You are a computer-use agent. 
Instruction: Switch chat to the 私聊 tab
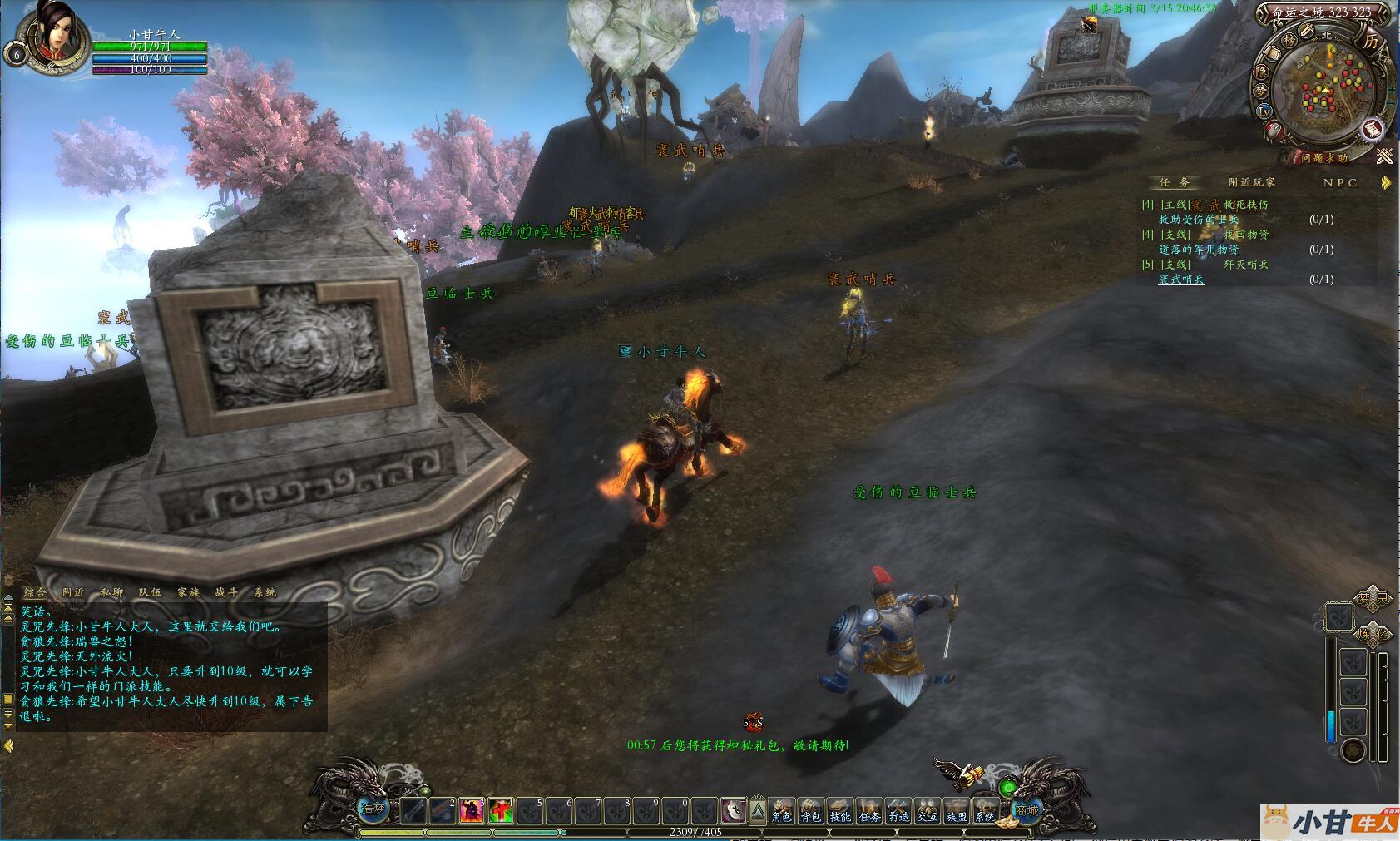[111, 592]
